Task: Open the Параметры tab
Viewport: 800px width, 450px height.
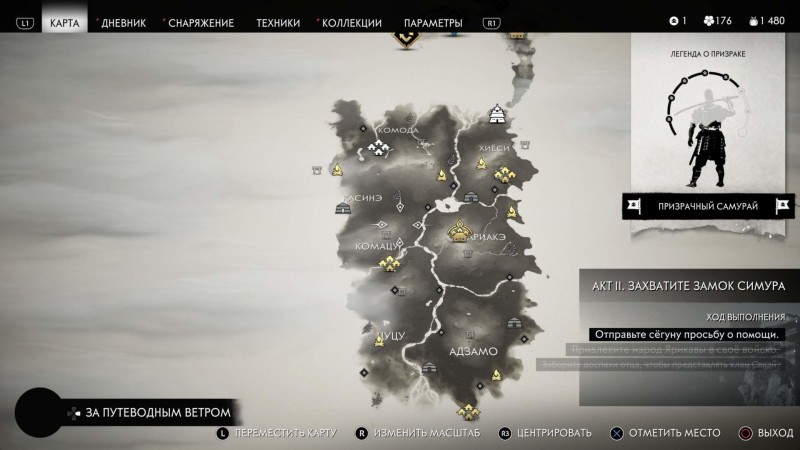Action: point(433,22)
